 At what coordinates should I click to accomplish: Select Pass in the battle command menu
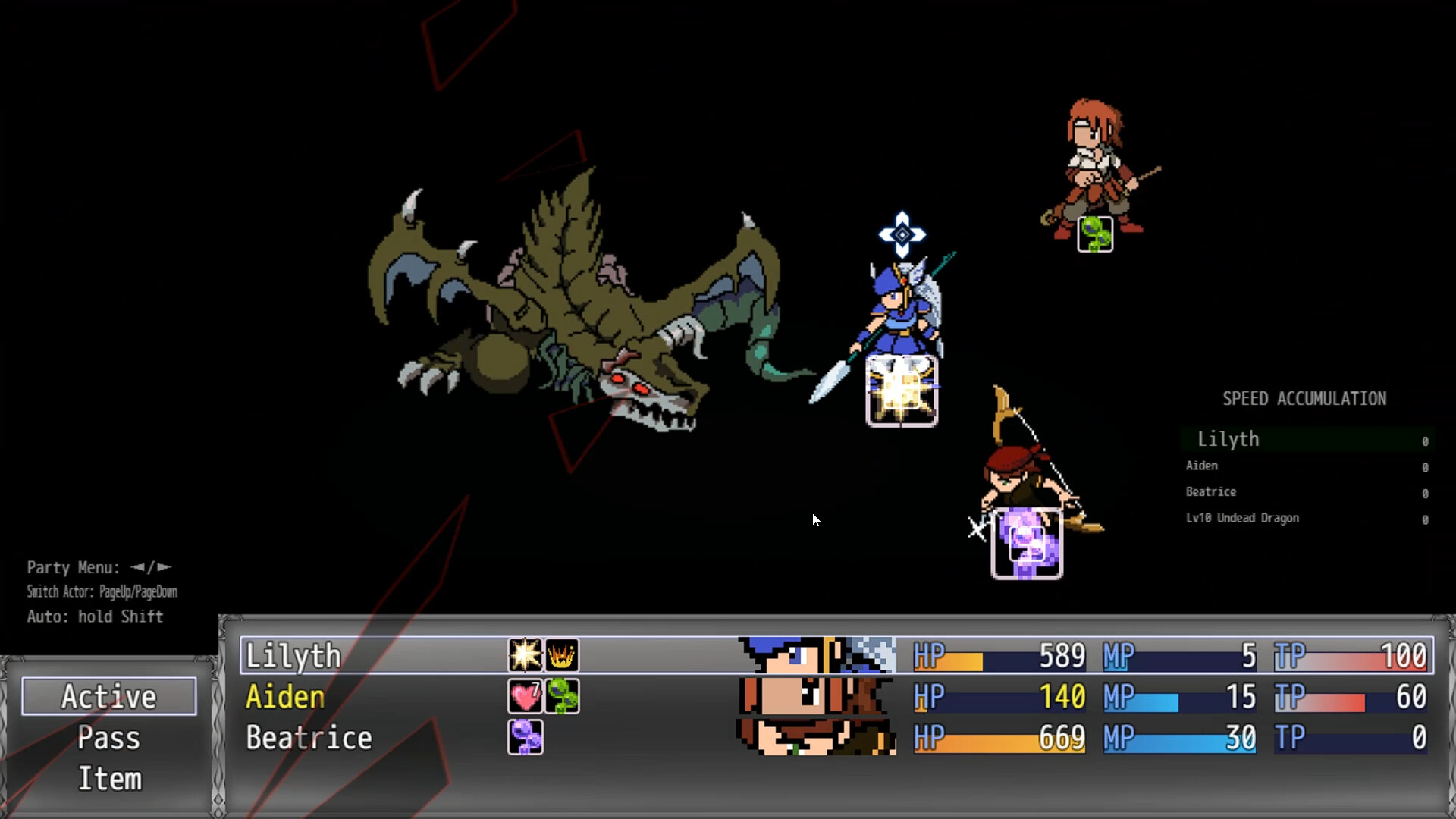click(x=108, y=737)
